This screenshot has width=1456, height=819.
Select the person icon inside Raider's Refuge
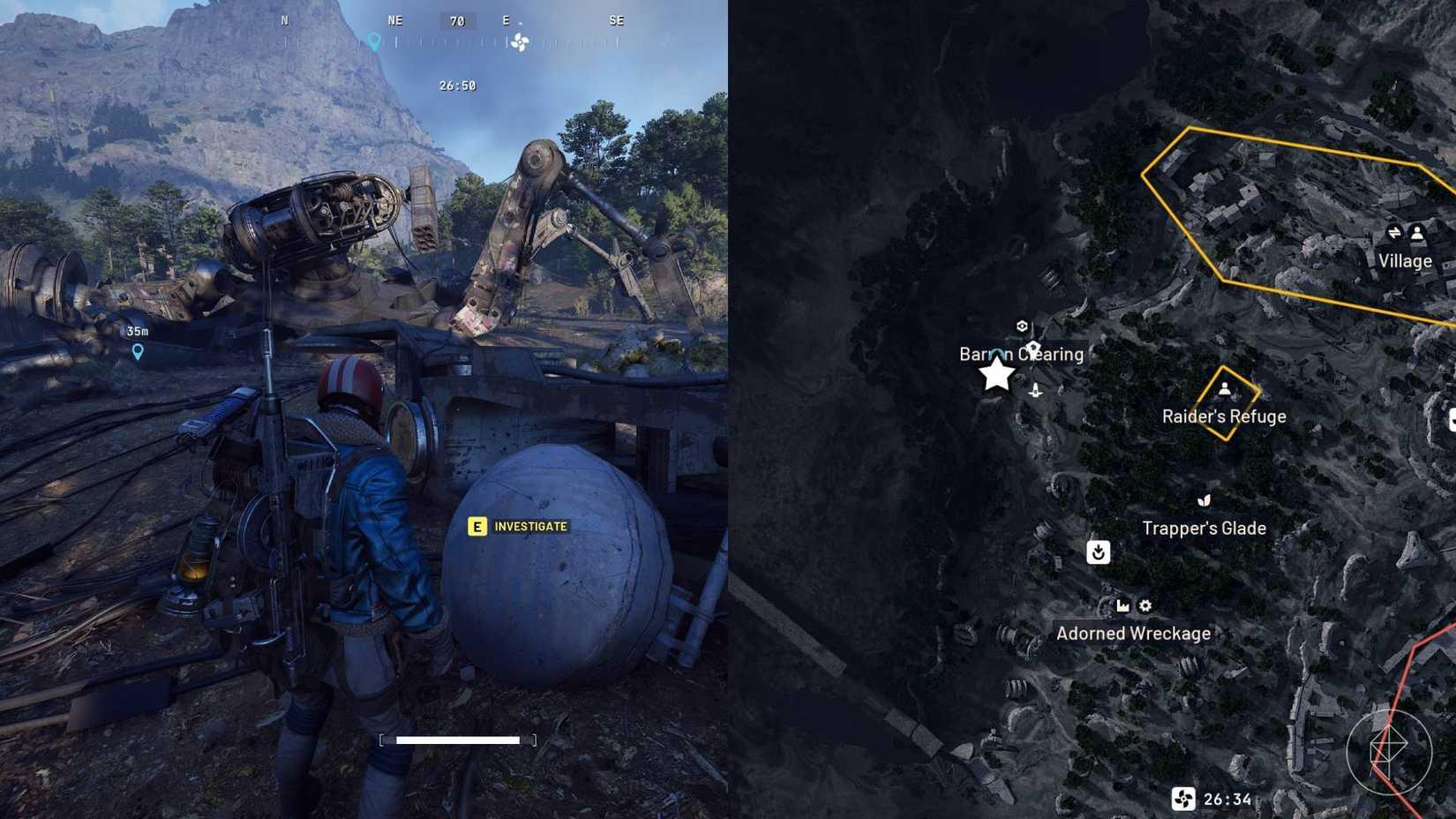tap(1225, 388)
